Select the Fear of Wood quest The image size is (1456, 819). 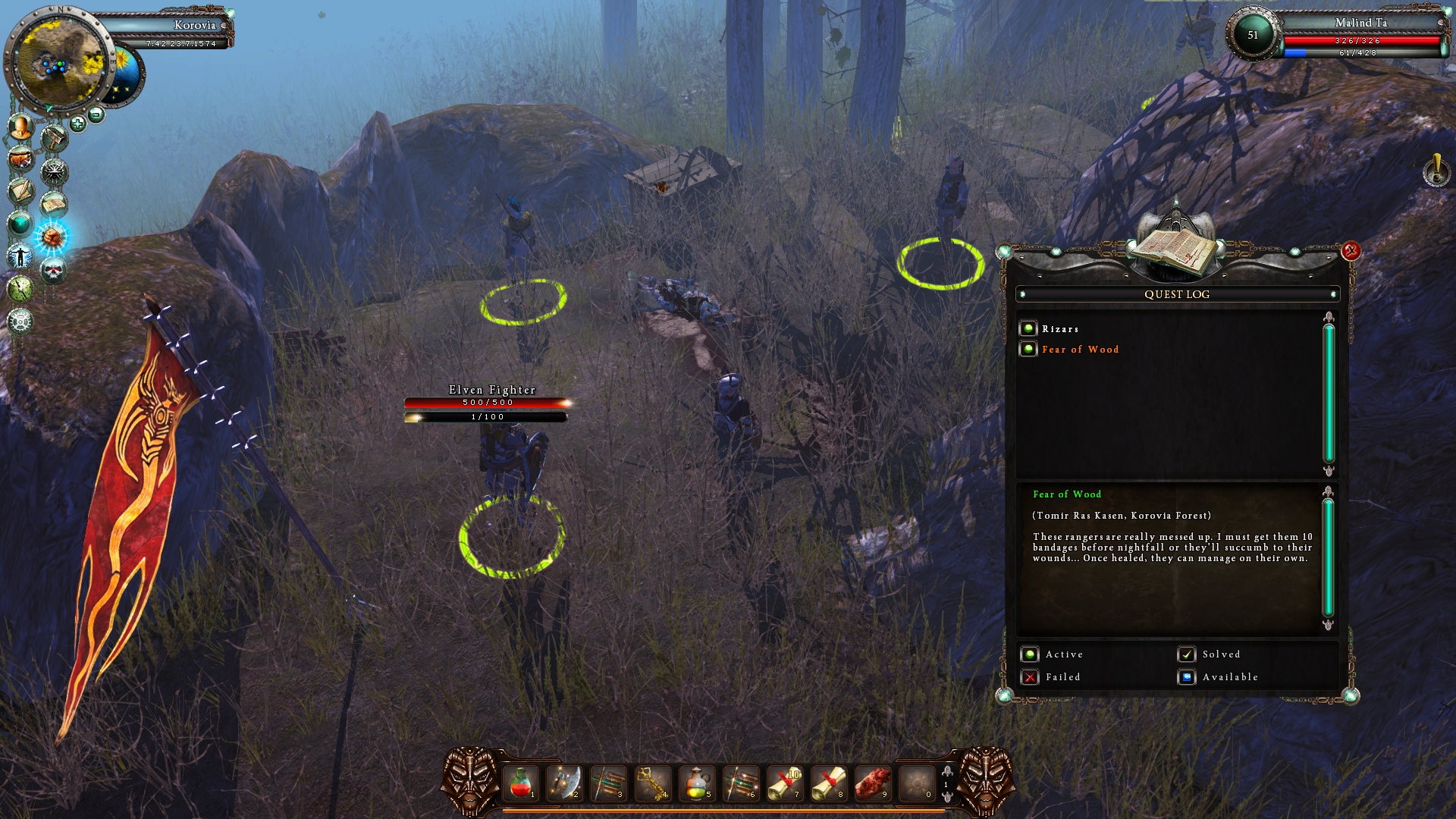[x=1080, y=350]
